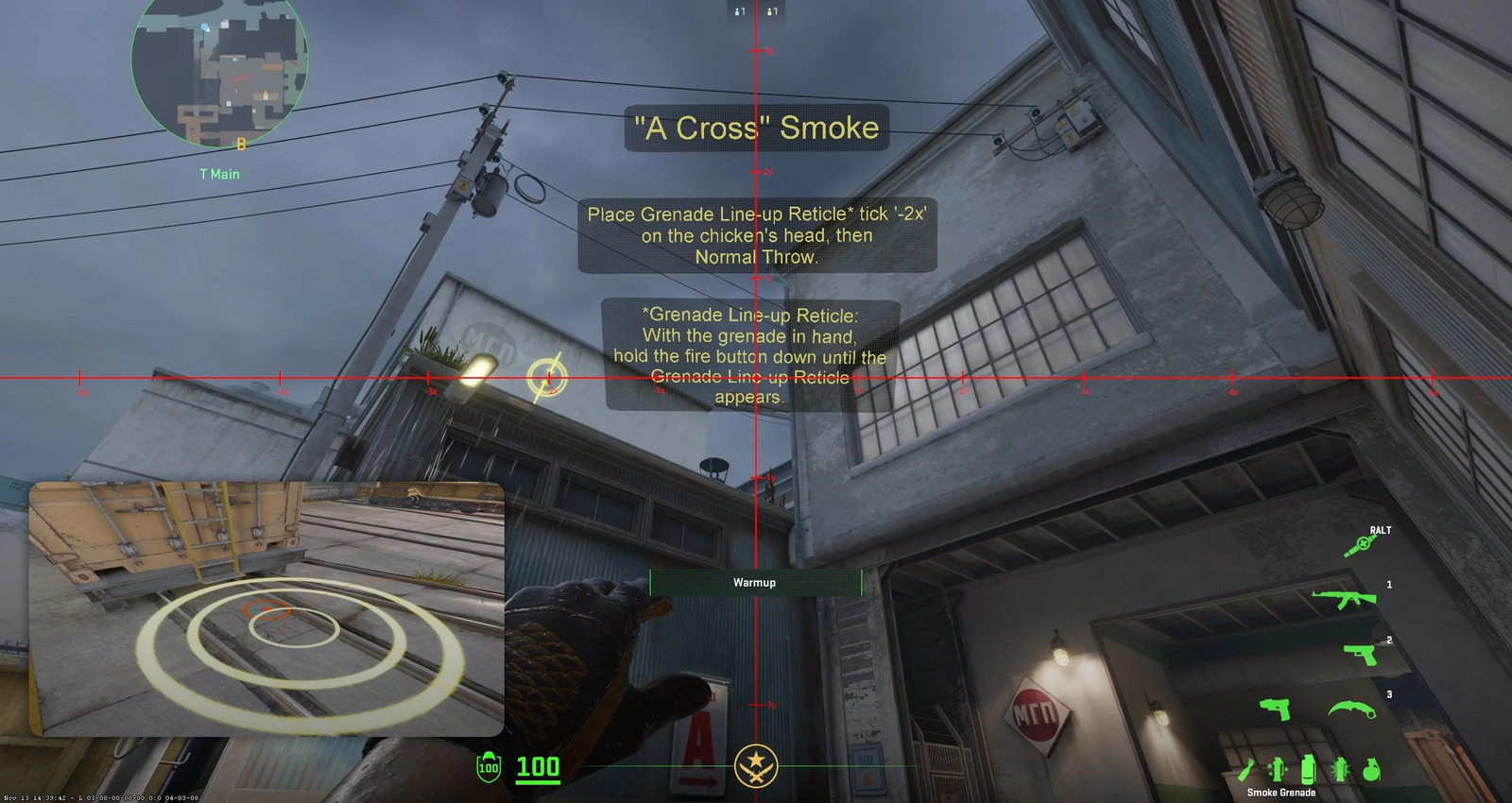Click the injector-shaped item icon above the AK-47
The width and height of the screenshot is (1512, 803).
point(1358,545)
